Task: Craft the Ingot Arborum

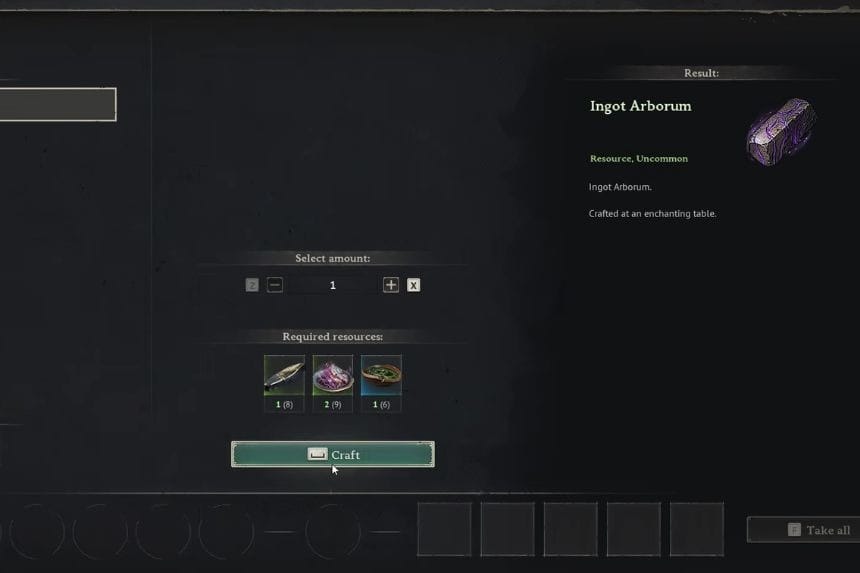Action: pos(333,454)
